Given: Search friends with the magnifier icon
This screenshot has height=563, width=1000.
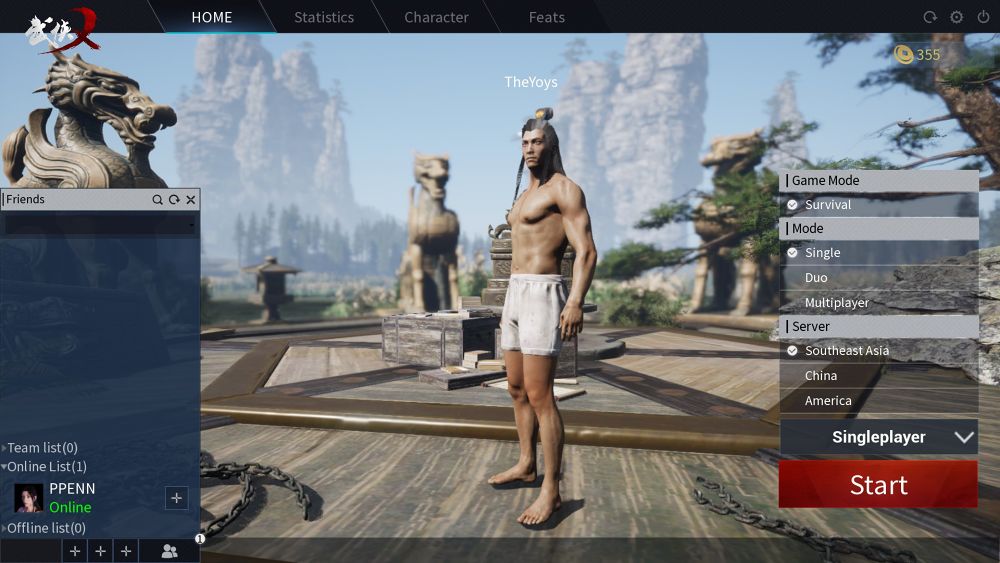Looking at the screenshot, I should point(157,200).
